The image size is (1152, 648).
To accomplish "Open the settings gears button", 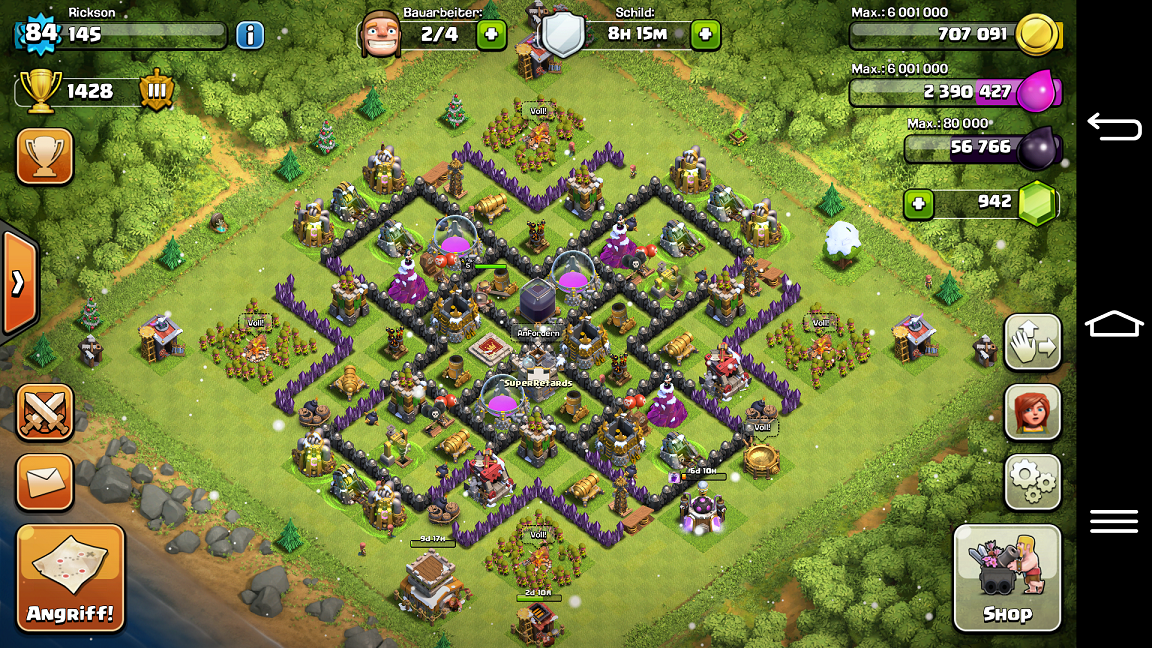I will 1032,482.
